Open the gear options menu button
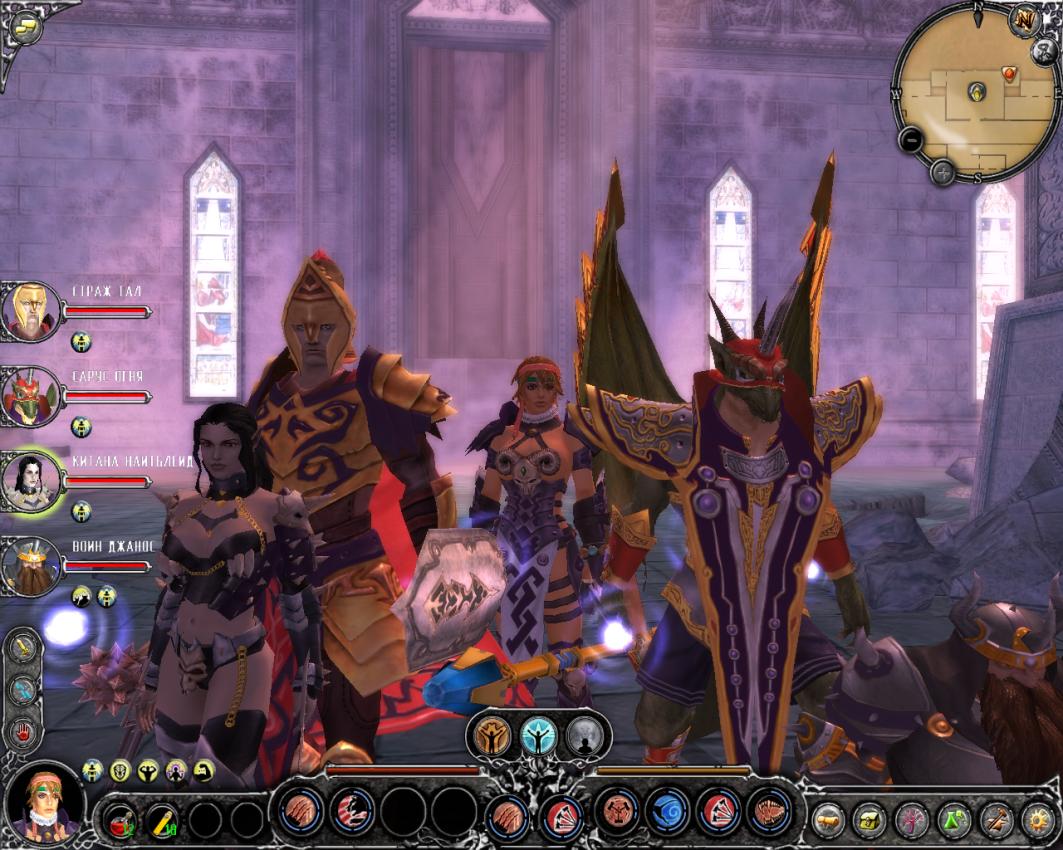The width and height of the screenshot is (1063, 850). tap(1039, 820)
